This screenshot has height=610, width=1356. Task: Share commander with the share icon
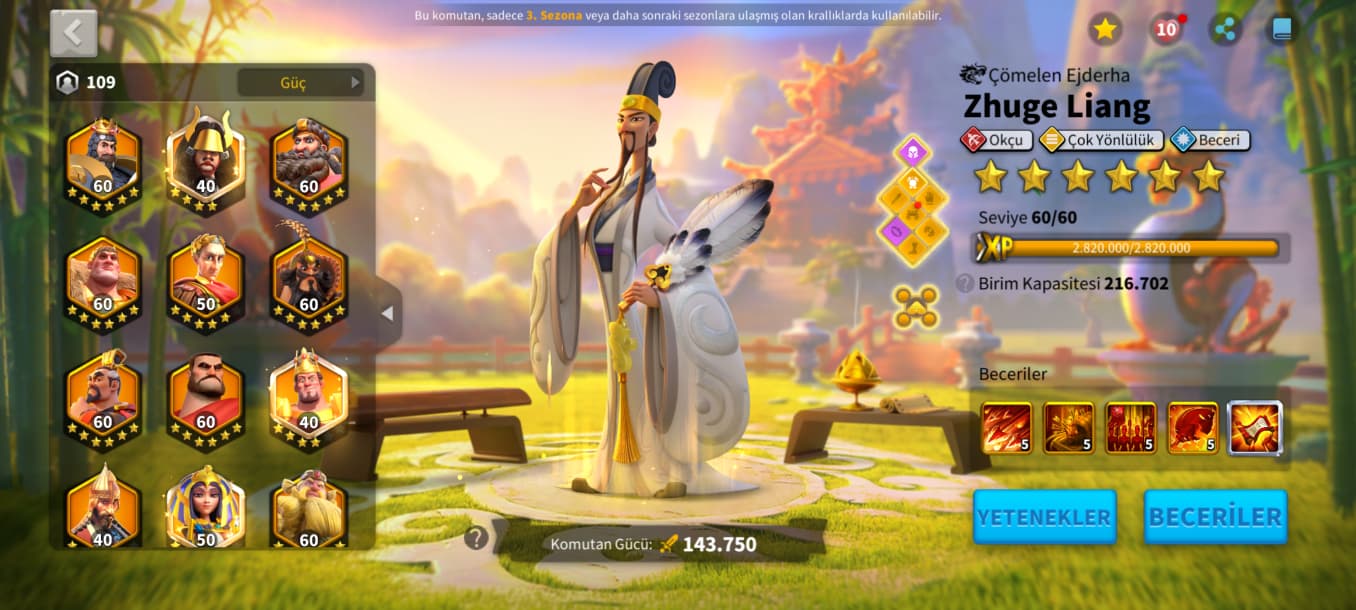[1225, 29]
